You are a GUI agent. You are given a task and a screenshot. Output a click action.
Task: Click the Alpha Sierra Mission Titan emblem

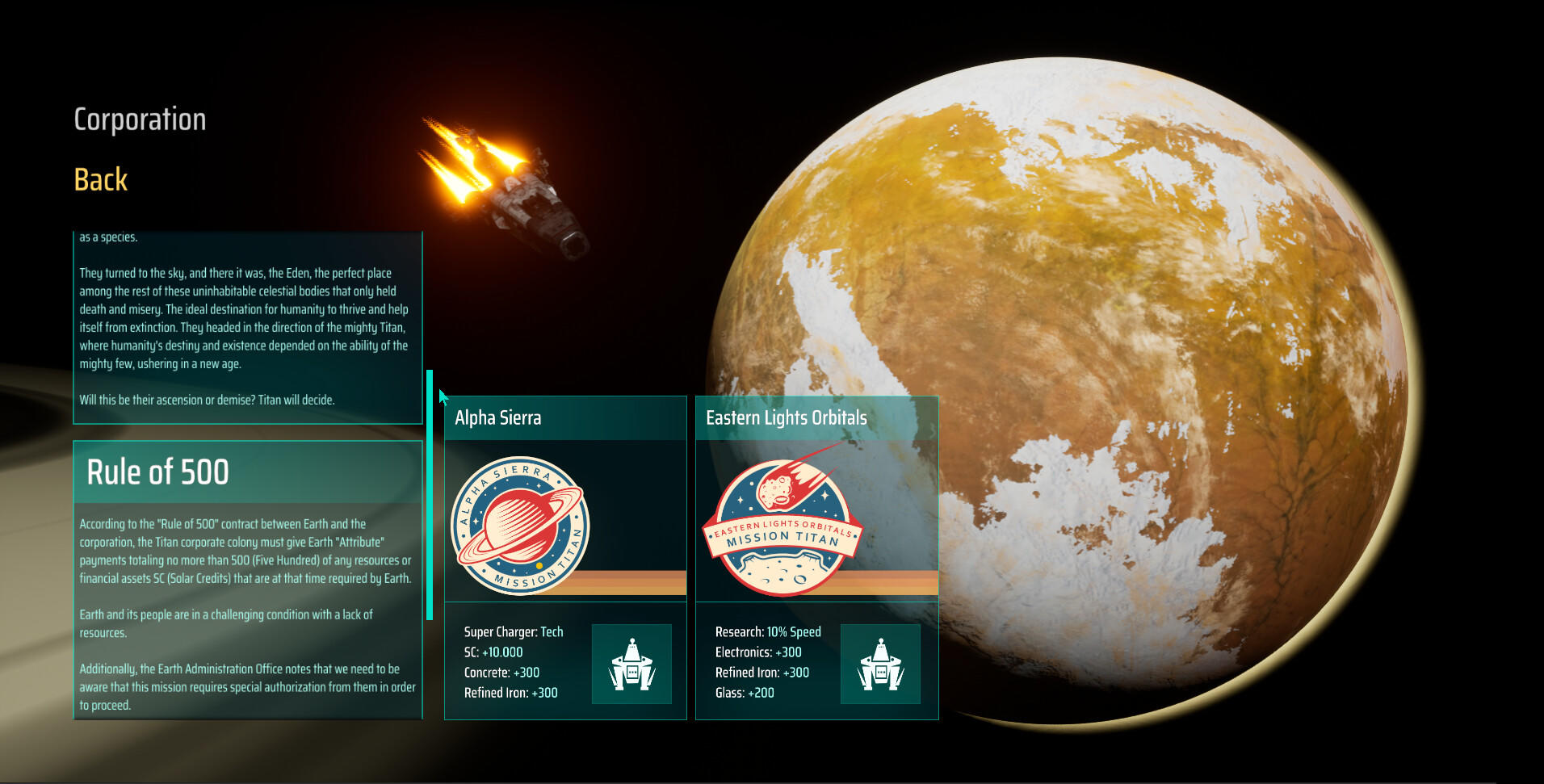(521, 526)
